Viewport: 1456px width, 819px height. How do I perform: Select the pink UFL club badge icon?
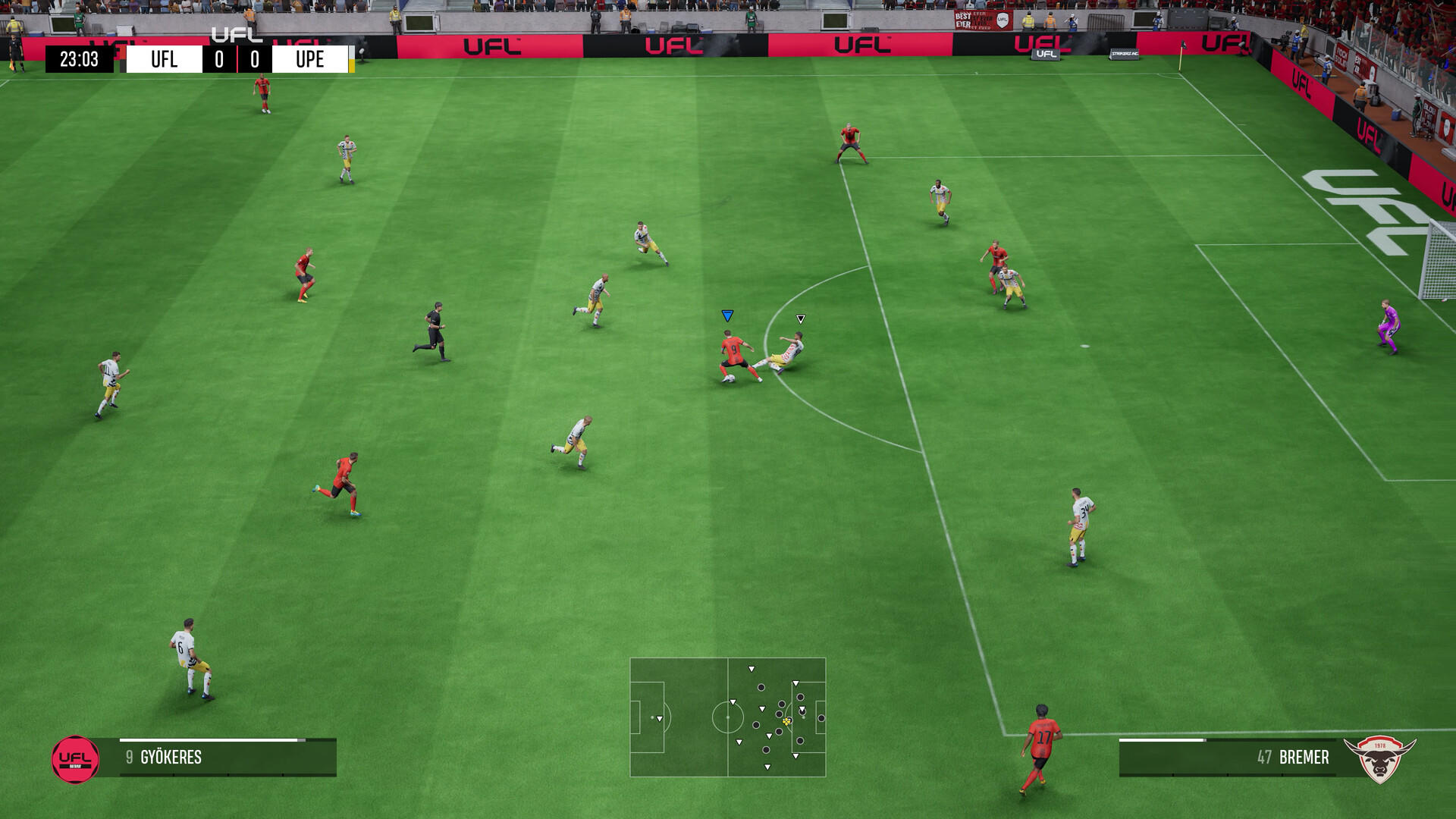pos(75,757)
